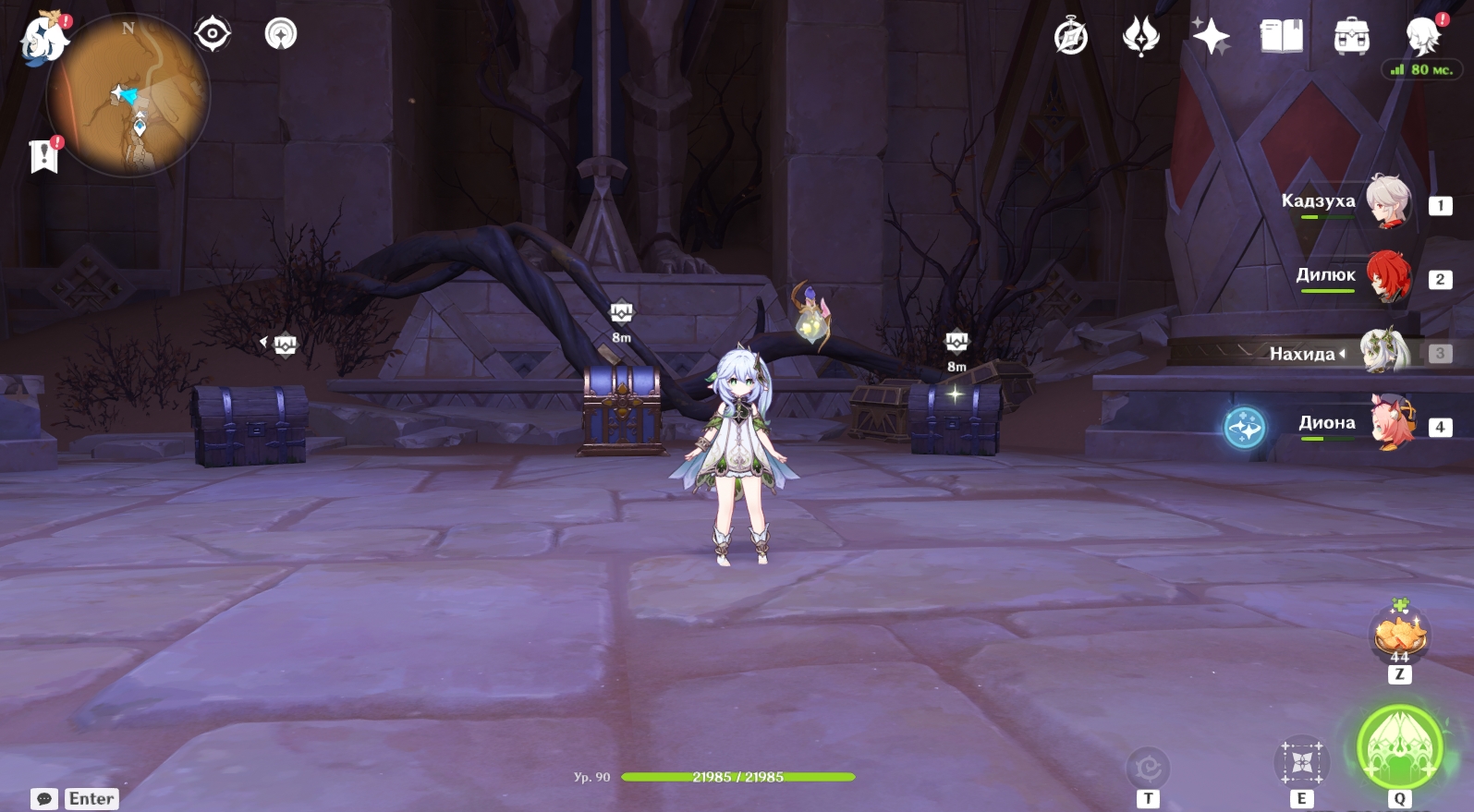The width and height of the screenshot is (1474, 812).
Task: Trigger the blue burst orb beside Диона
Action: [x=1244, y=428]
